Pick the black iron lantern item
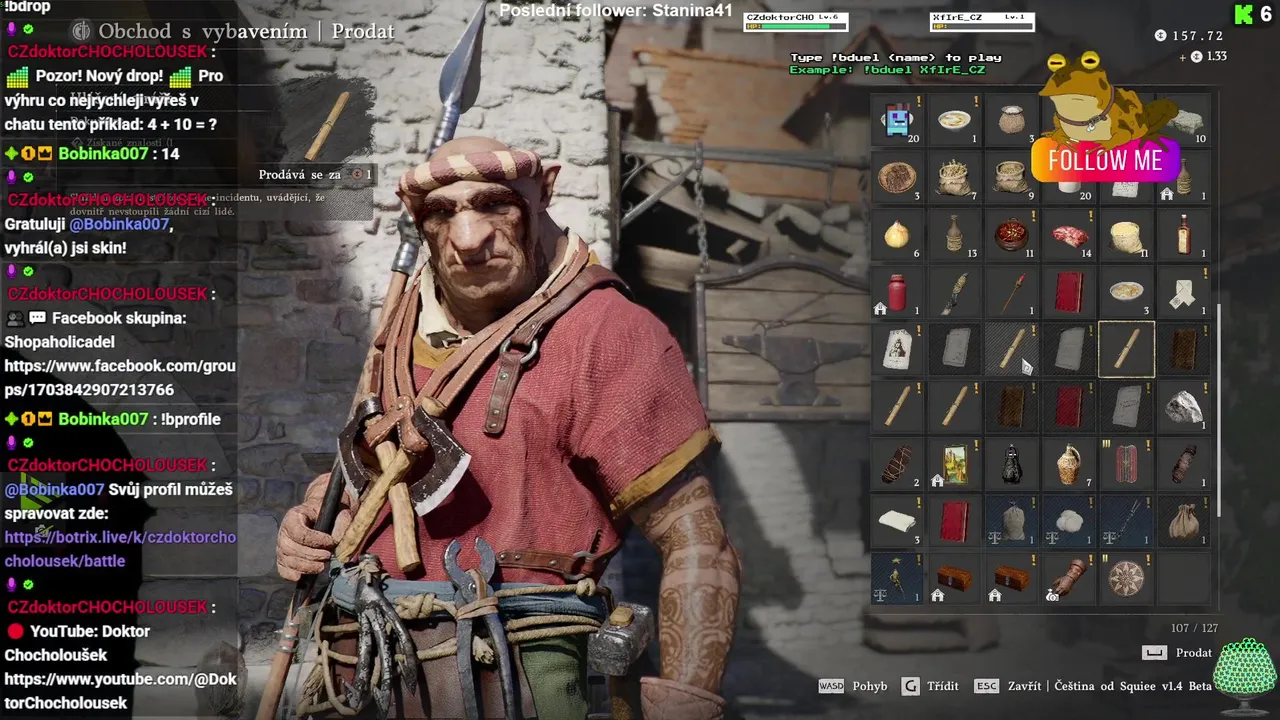This screenshot has width=1280, height=720. [x=1012, y=464]
